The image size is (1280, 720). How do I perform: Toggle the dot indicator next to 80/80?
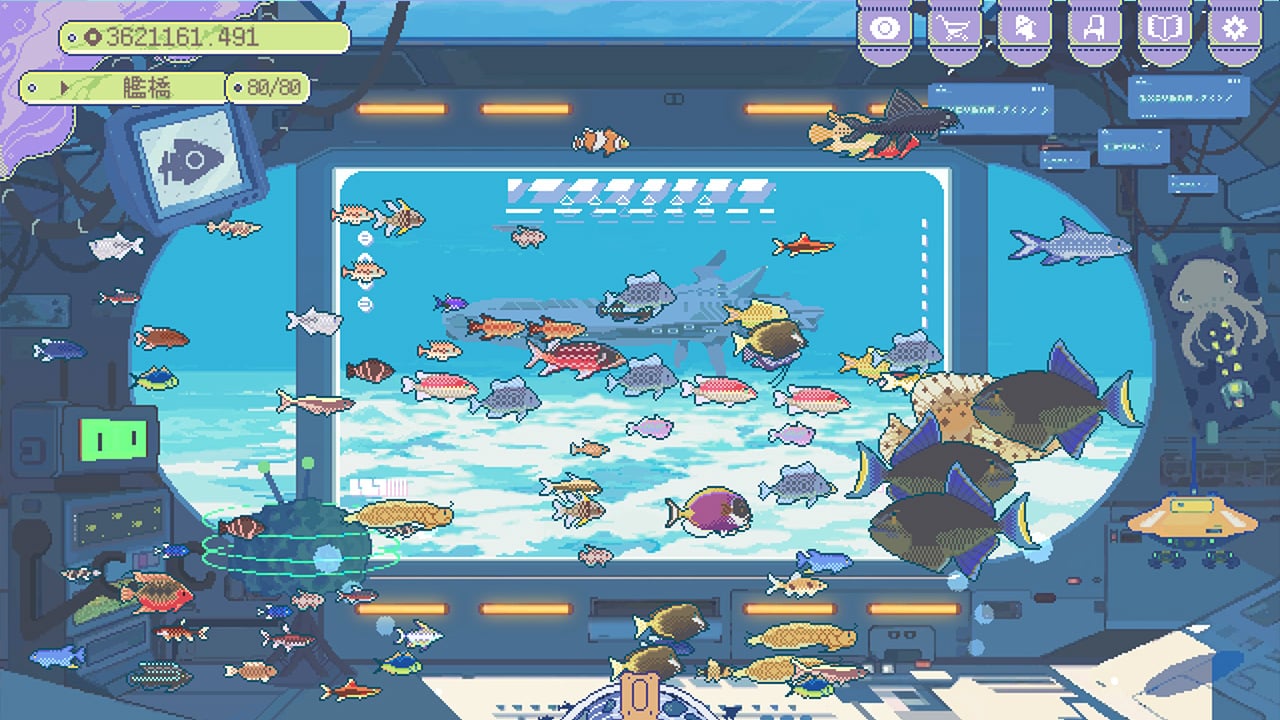(x=238, y=88)
